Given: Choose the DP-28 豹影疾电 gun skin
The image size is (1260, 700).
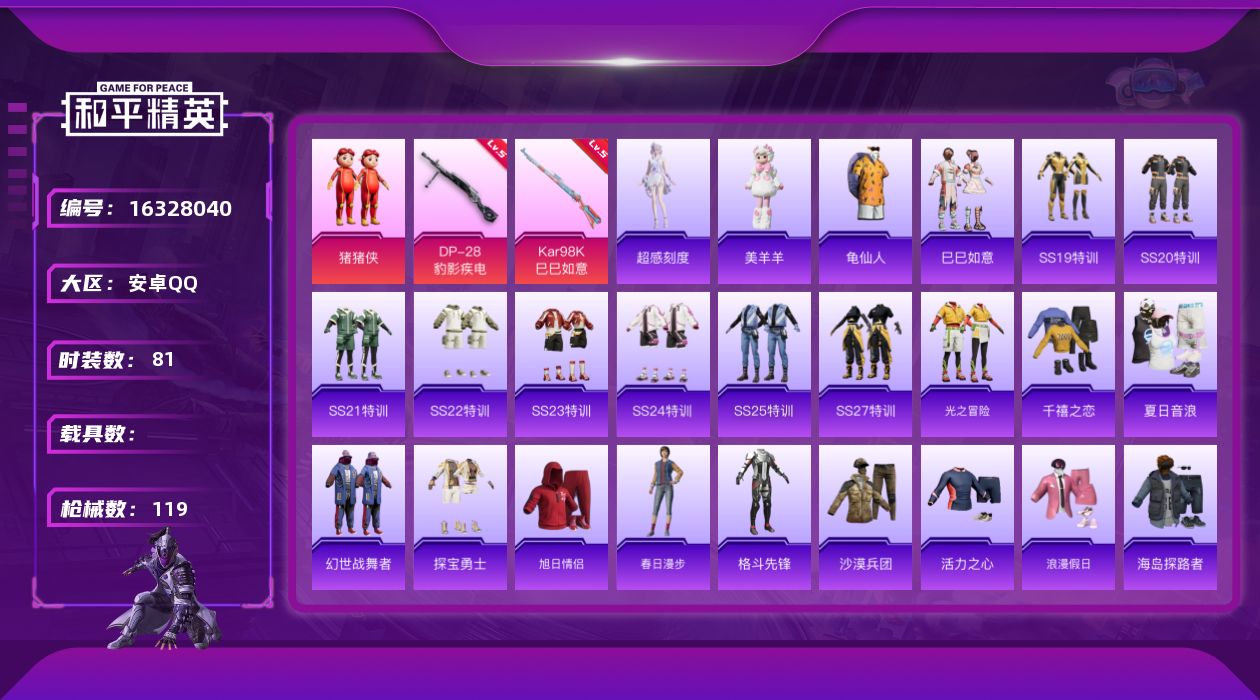Looking at the screenshot, I should pos(460,211).
